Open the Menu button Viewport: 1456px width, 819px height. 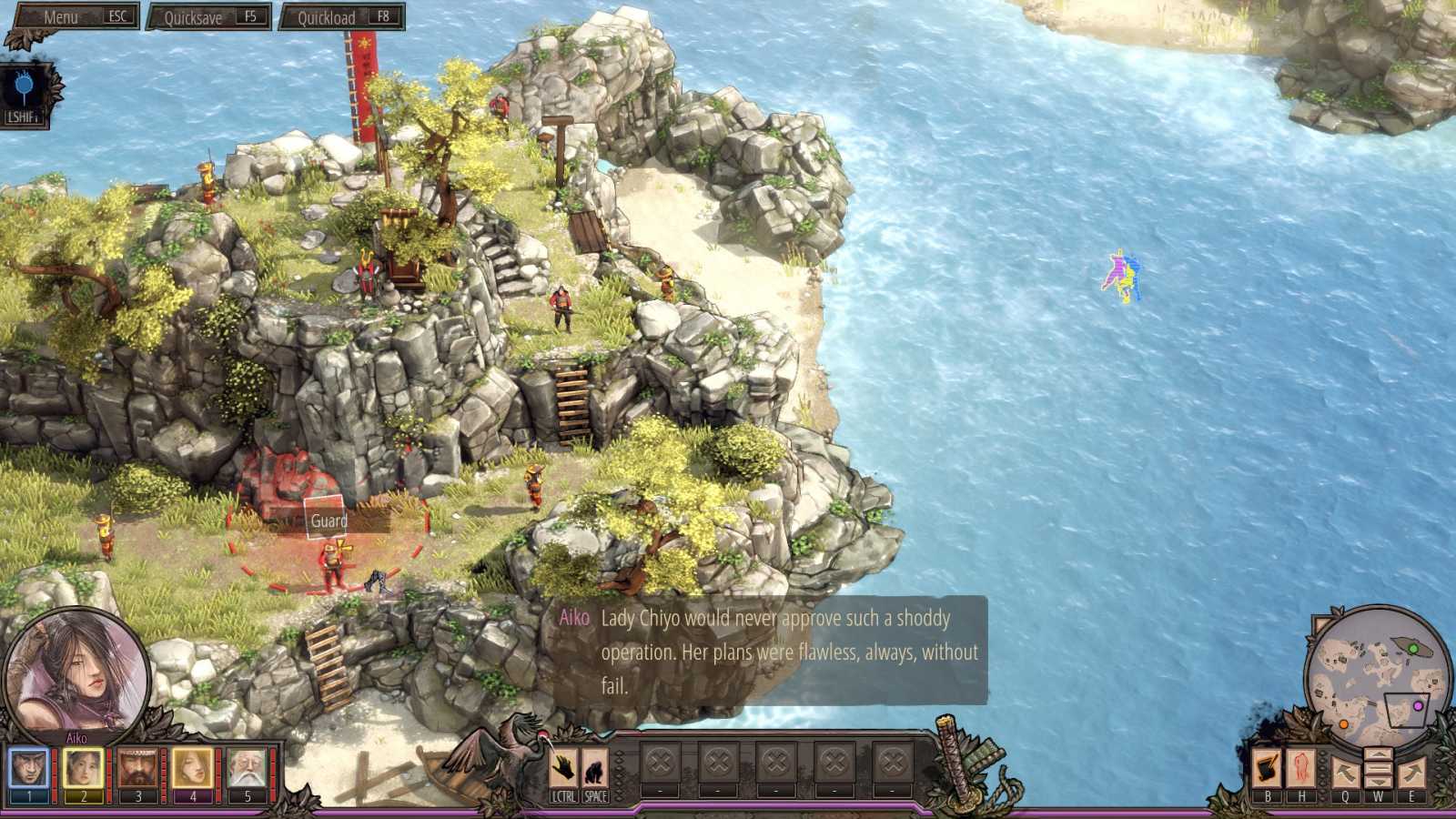[73, 16]
